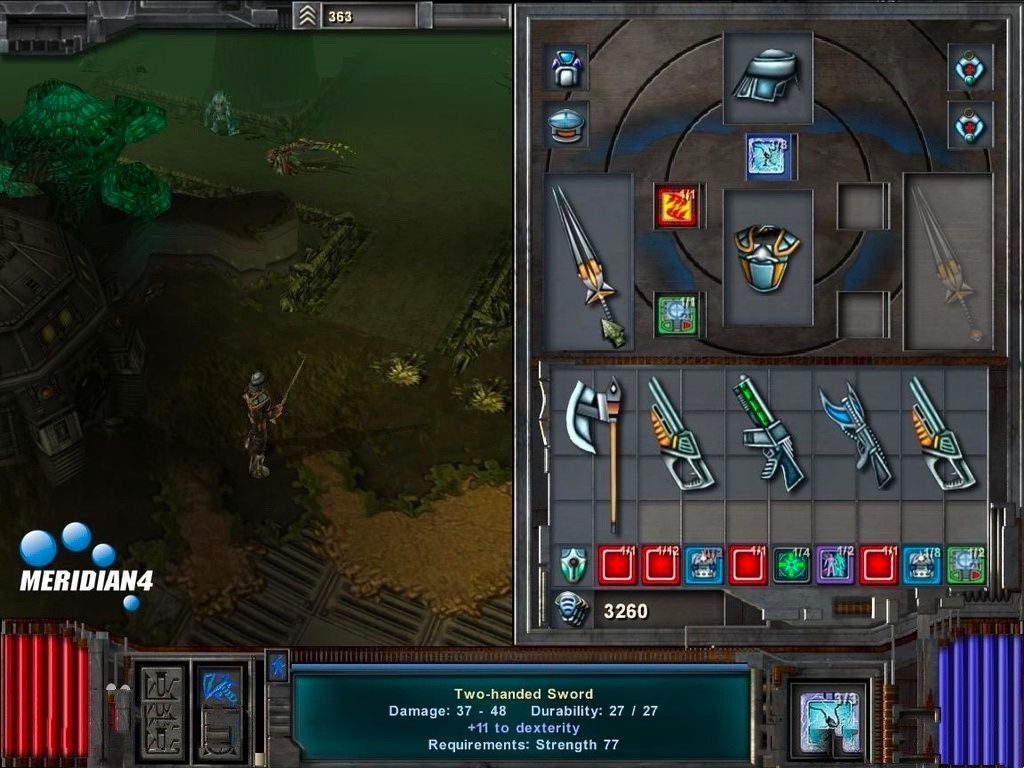Viewport: 1024px width, 768px height.
Task: Activate the blue hammer quick slot
Action: point(217,697)
